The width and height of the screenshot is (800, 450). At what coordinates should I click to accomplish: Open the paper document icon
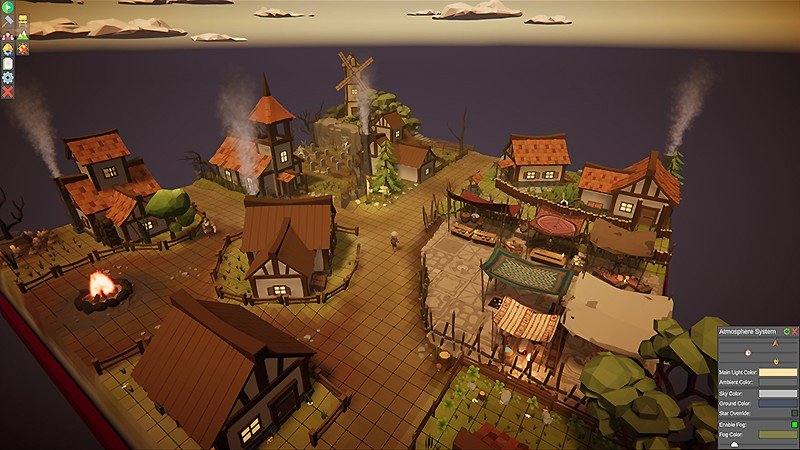8,63
